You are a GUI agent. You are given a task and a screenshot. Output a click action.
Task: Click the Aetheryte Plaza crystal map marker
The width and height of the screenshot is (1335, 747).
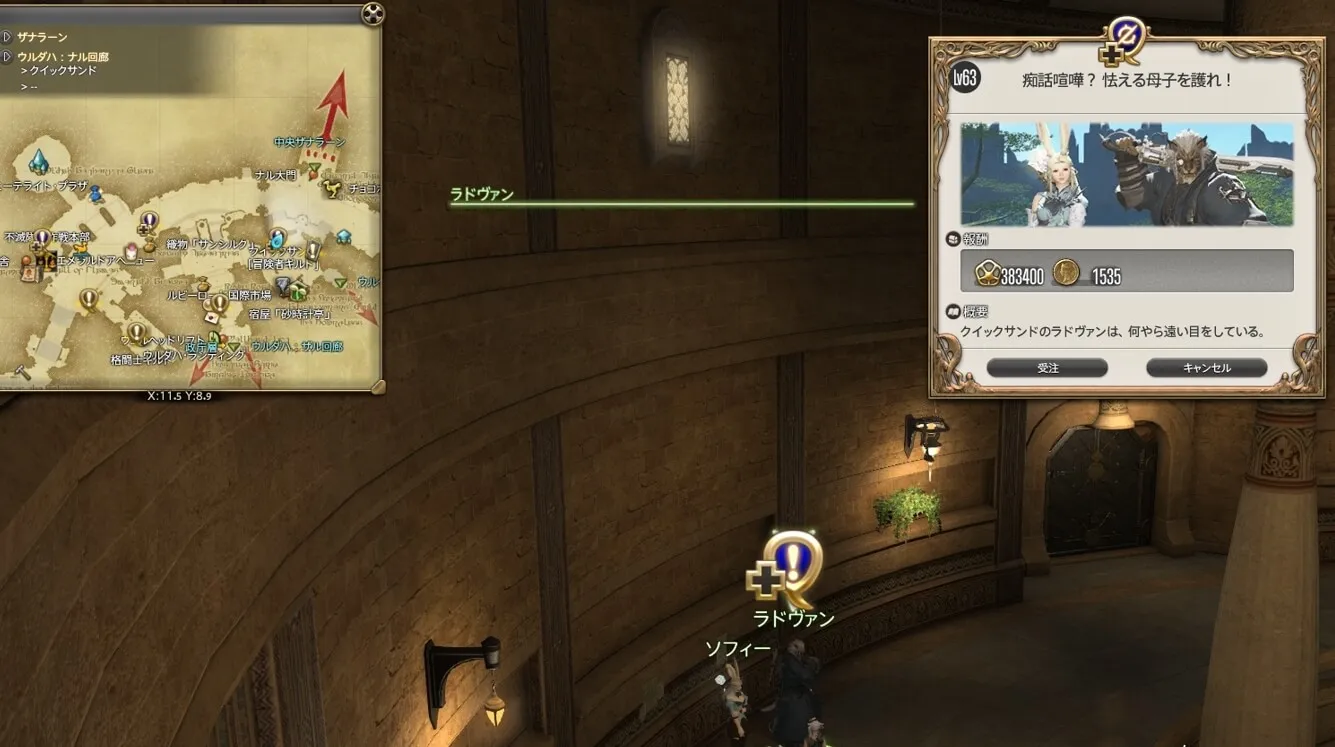coord(38,160)
